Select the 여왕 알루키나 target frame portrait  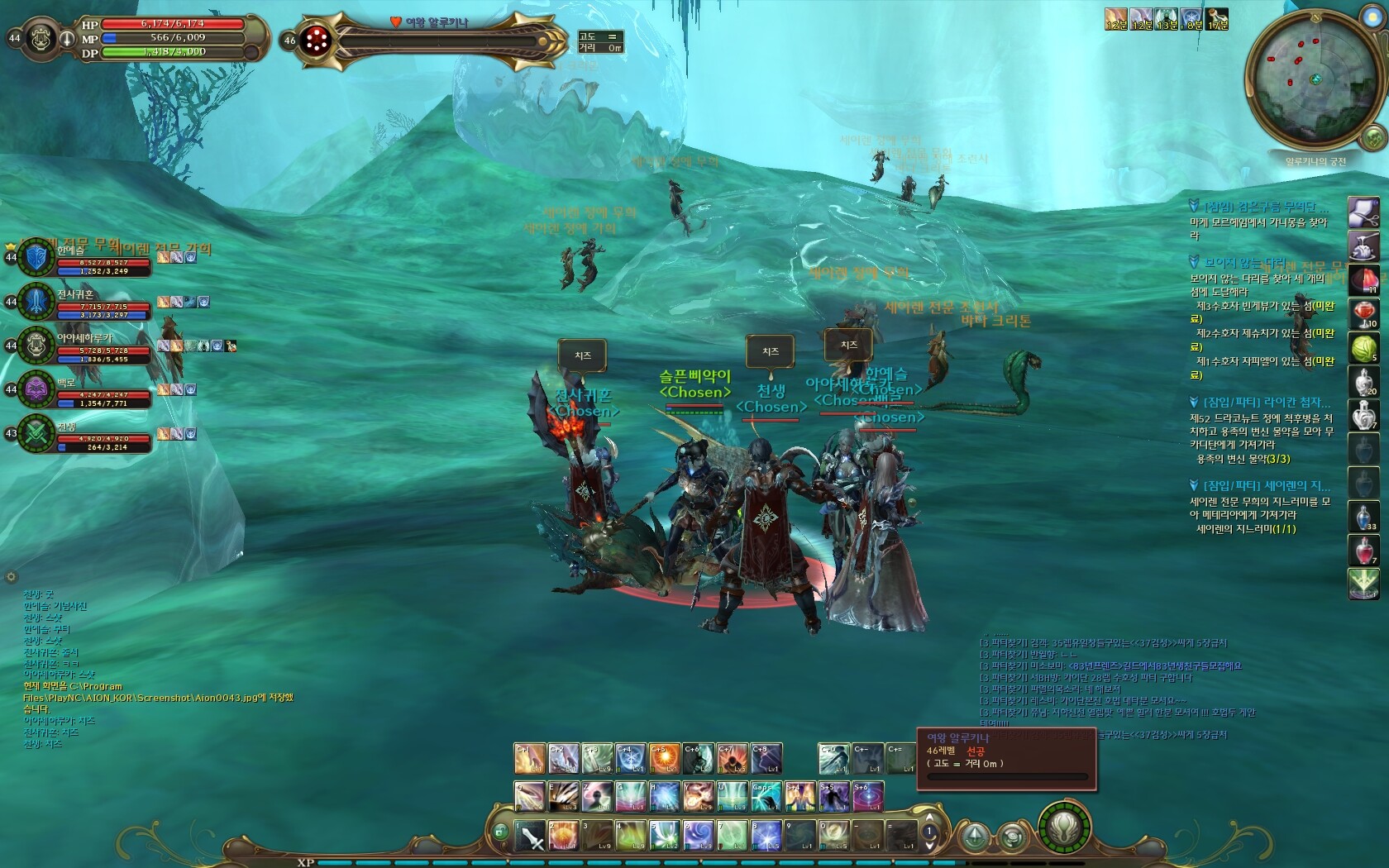[x=316, y=40]
